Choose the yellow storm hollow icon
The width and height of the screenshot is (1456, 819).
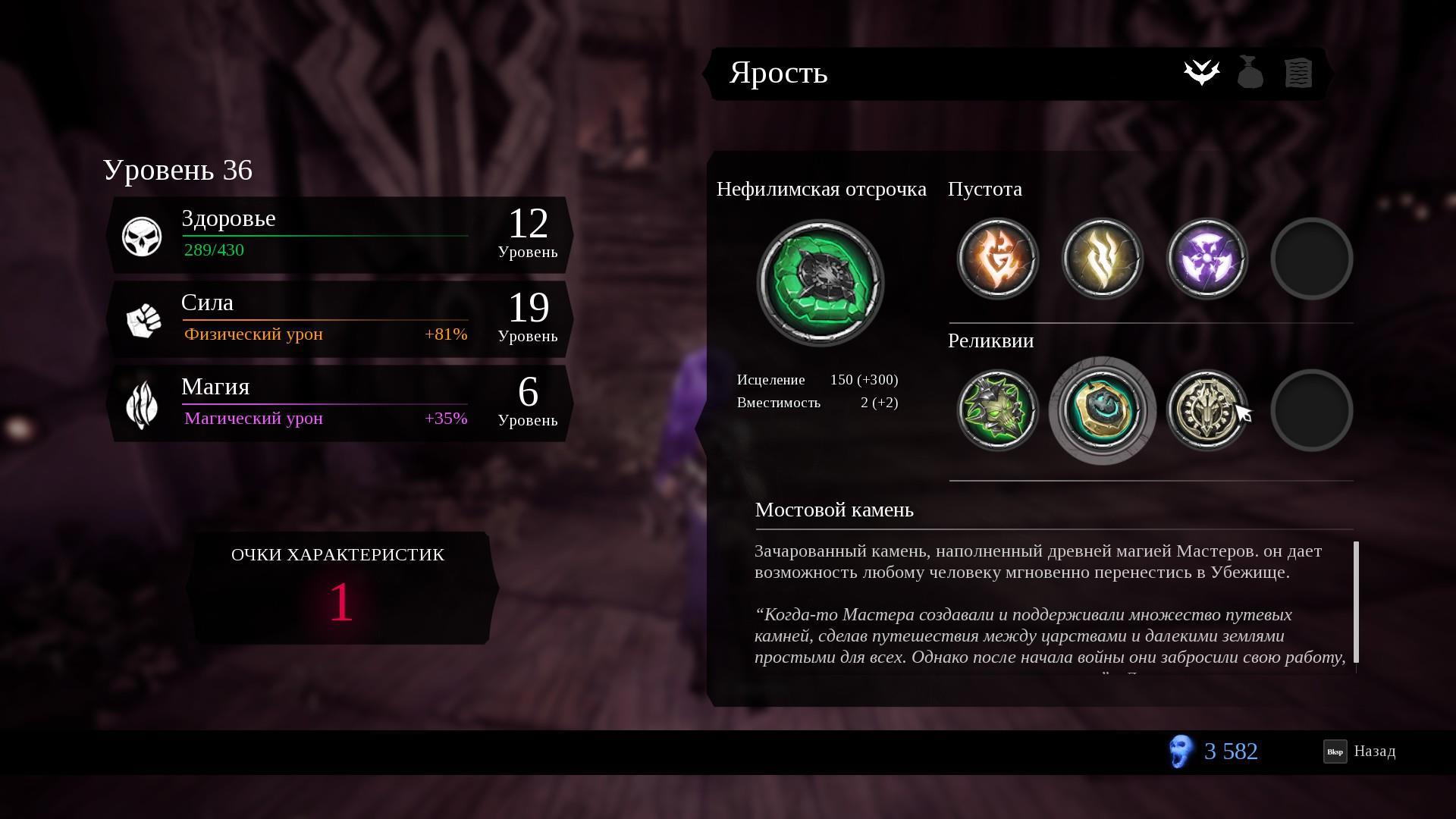pos(1102,259)
